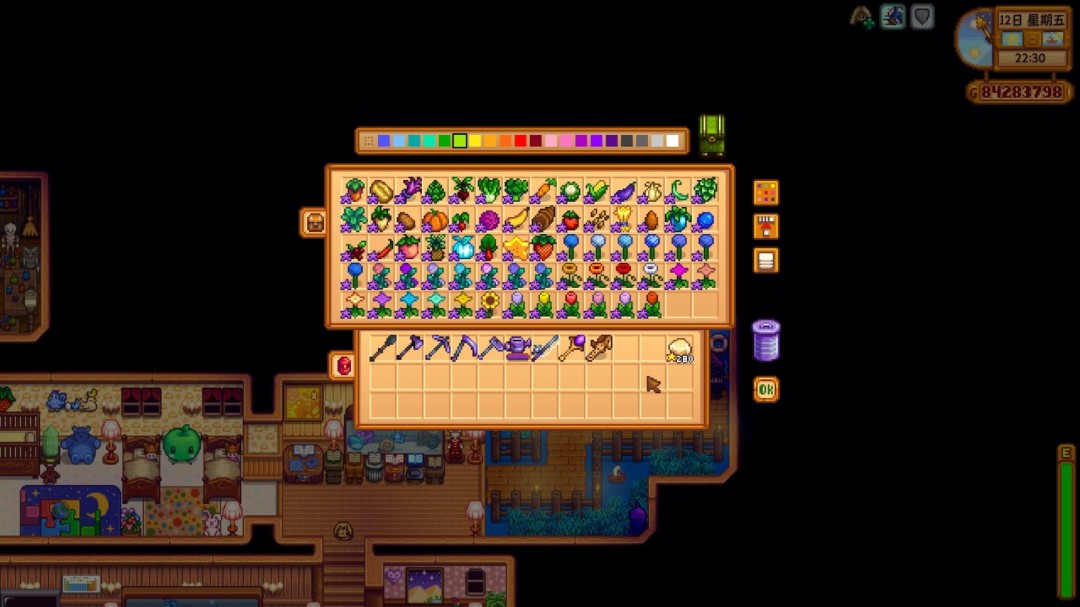Pick the yellow color swatch for chest
This screenshot has height=607, width=1080.
click(x=475, y=141)
